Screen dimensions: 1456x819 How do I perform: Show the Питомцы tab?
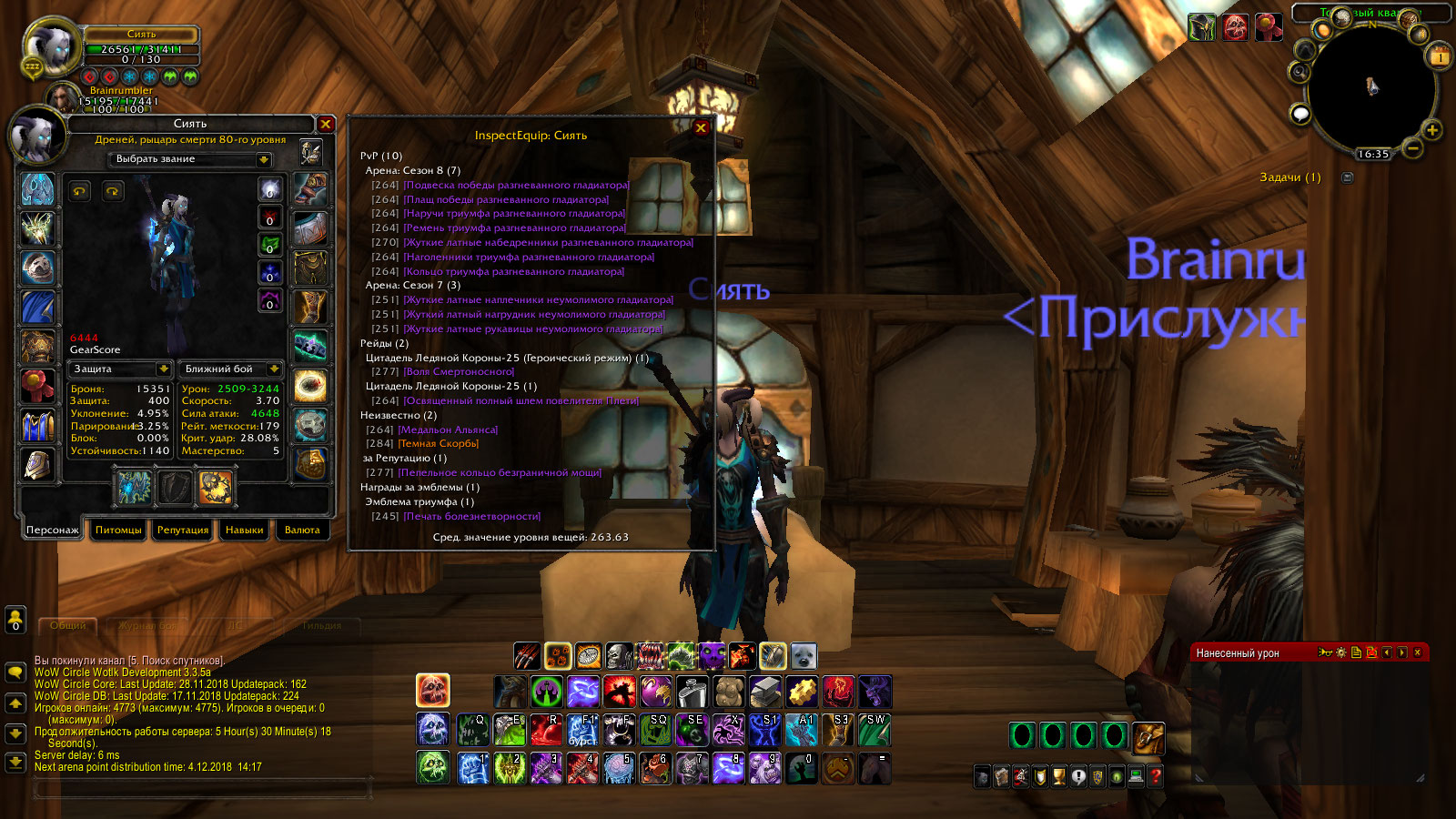[118, 530]
